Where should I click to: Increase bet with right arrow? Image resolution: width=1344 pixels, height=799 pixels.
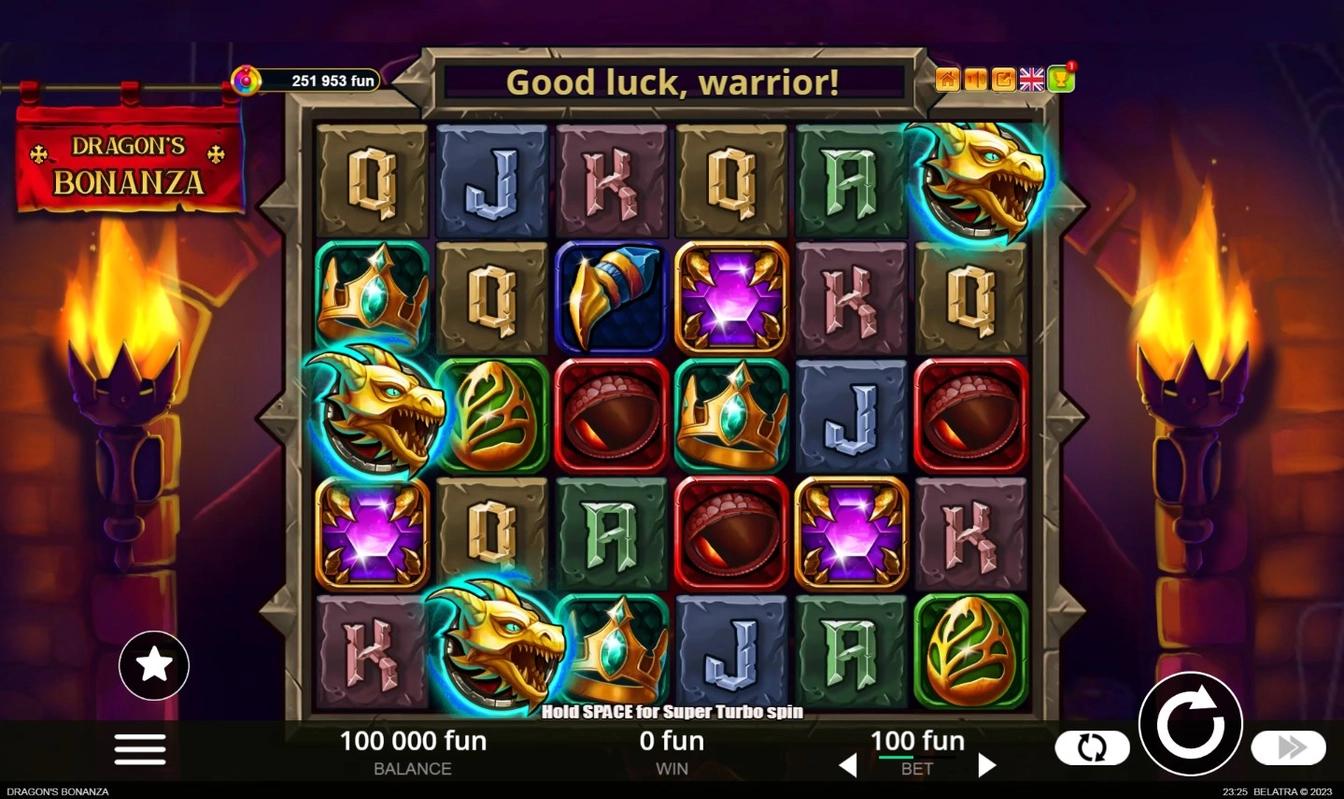[985, 764]
